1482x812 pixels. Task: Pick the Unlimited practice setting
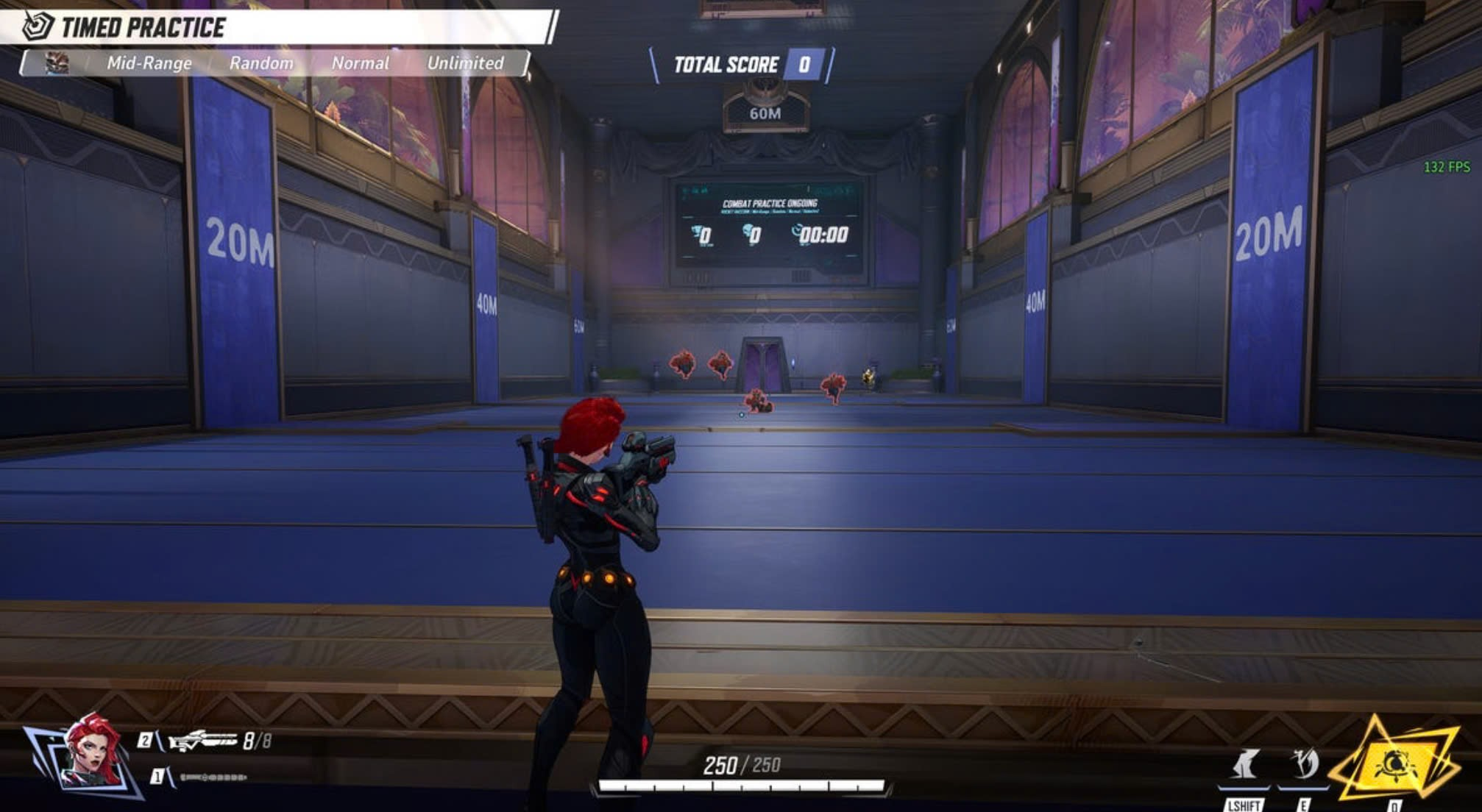(x=465, y=63)
